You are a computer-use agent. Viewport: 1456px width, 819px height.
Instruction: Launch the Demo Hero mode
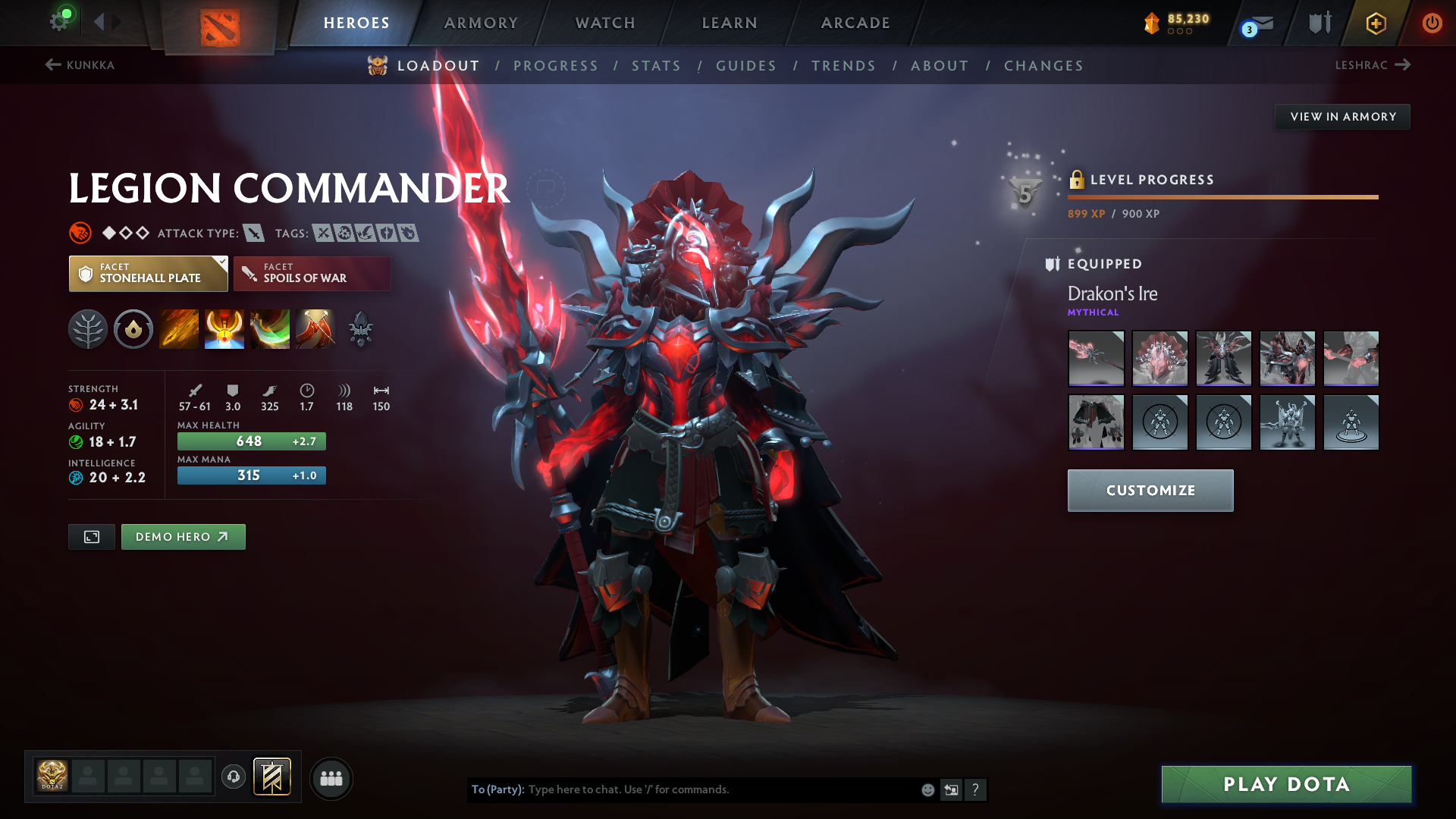click(183, 537)
